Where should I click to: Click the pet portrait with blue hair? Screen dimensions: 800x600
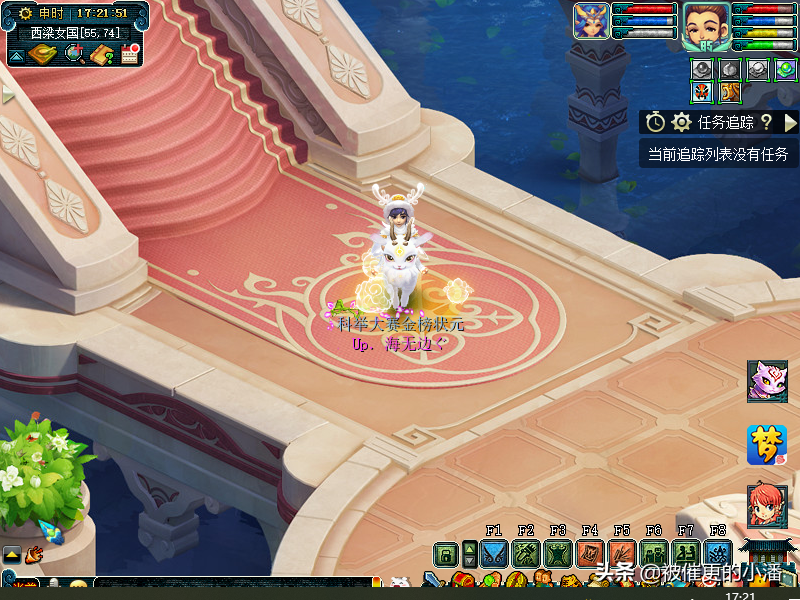591,22
